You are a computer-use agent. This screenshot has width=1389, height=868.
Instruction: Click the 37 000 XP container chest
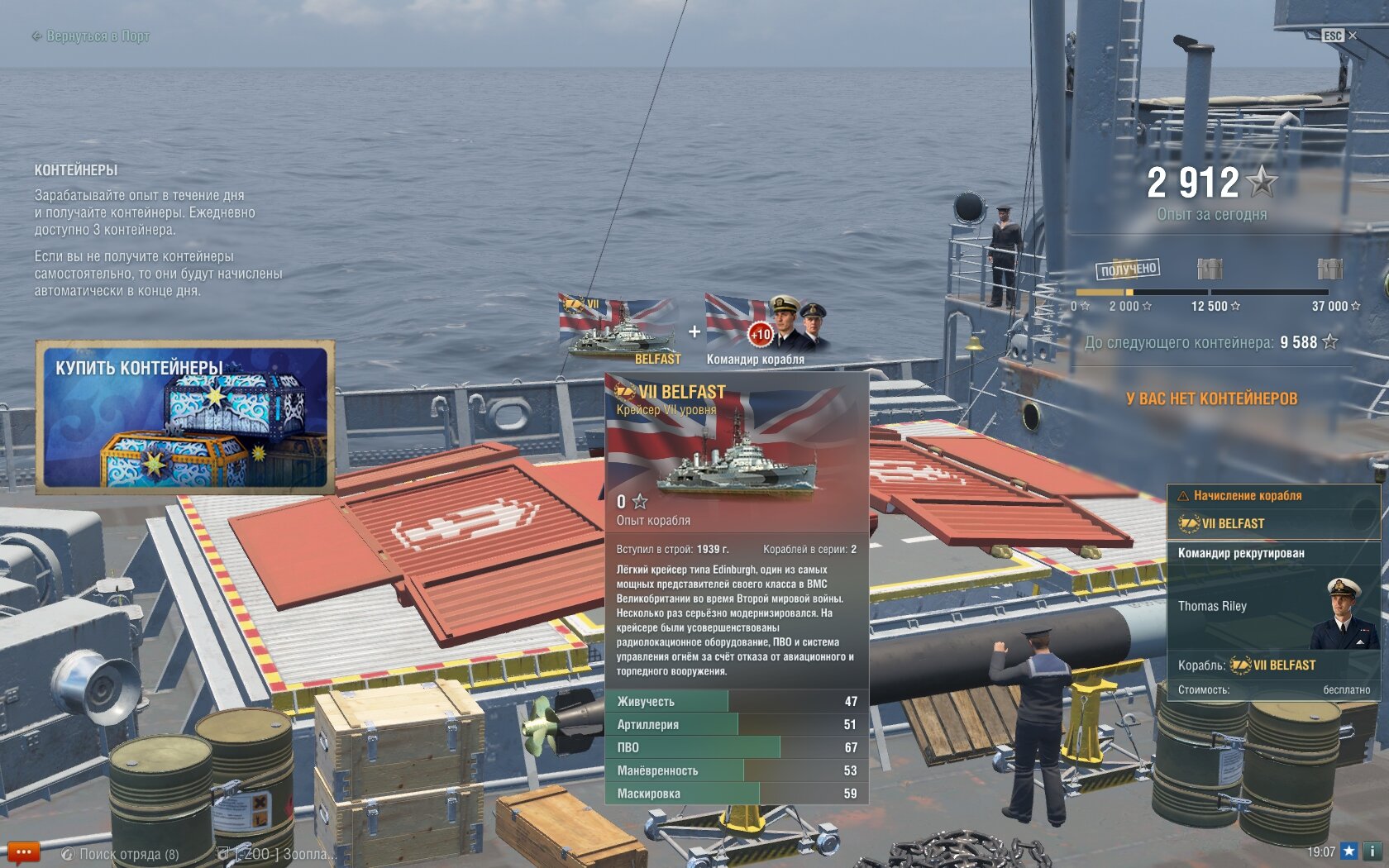[1329, 269]
